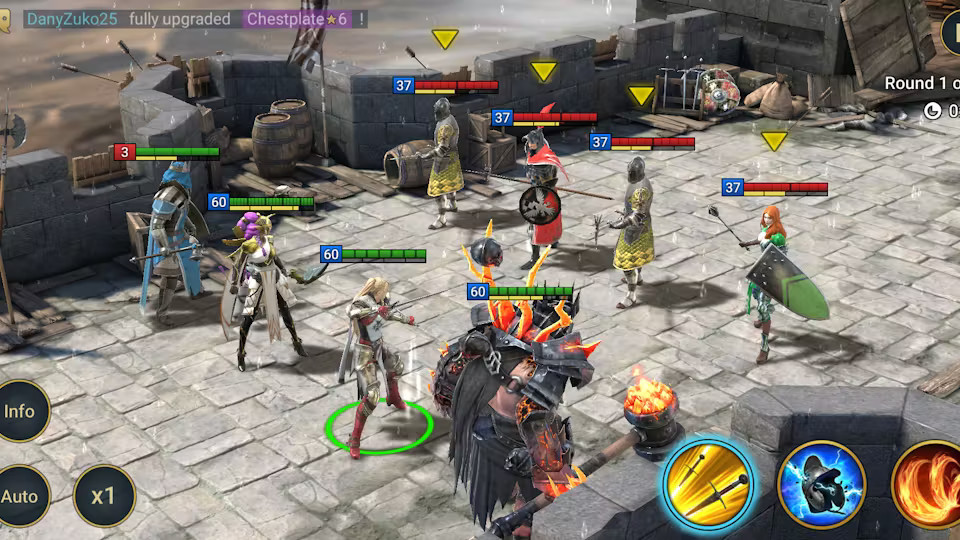The width and height of the screenshot is (960, 540).
Task: Use the golden daggers attack skill
Action: pyautogui.click(x=707, y=485)
